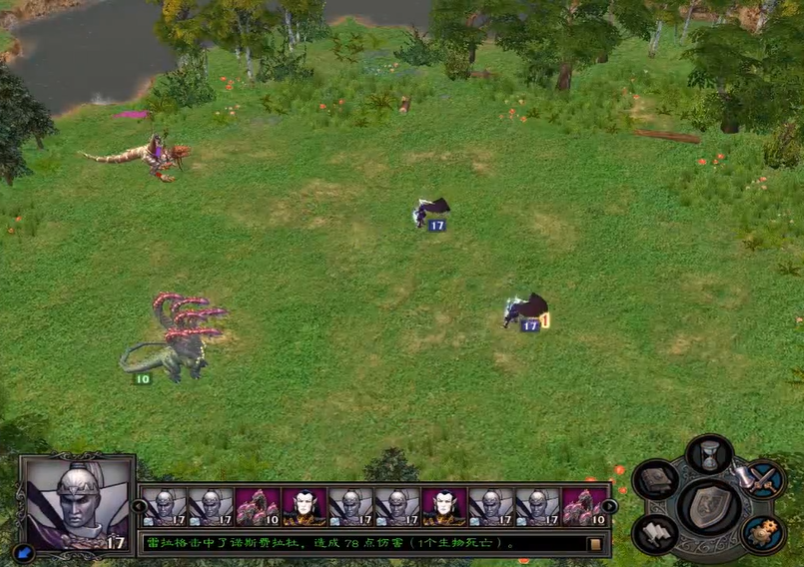Screen dimensions: 804x567
Task: Open the spellbook
Action: 655,482
